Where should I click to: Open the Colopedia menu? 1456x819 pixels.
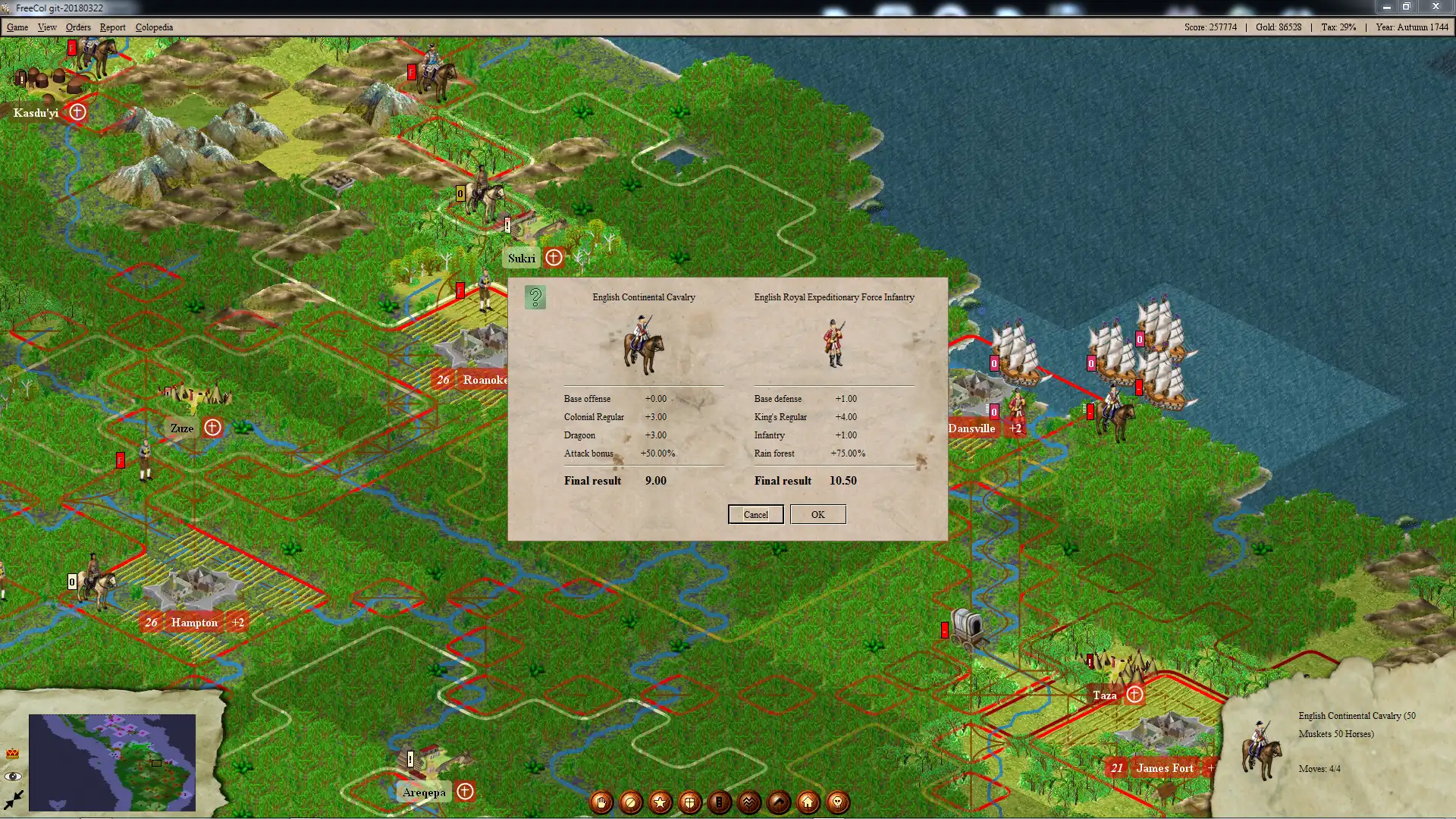click(154, 27)
